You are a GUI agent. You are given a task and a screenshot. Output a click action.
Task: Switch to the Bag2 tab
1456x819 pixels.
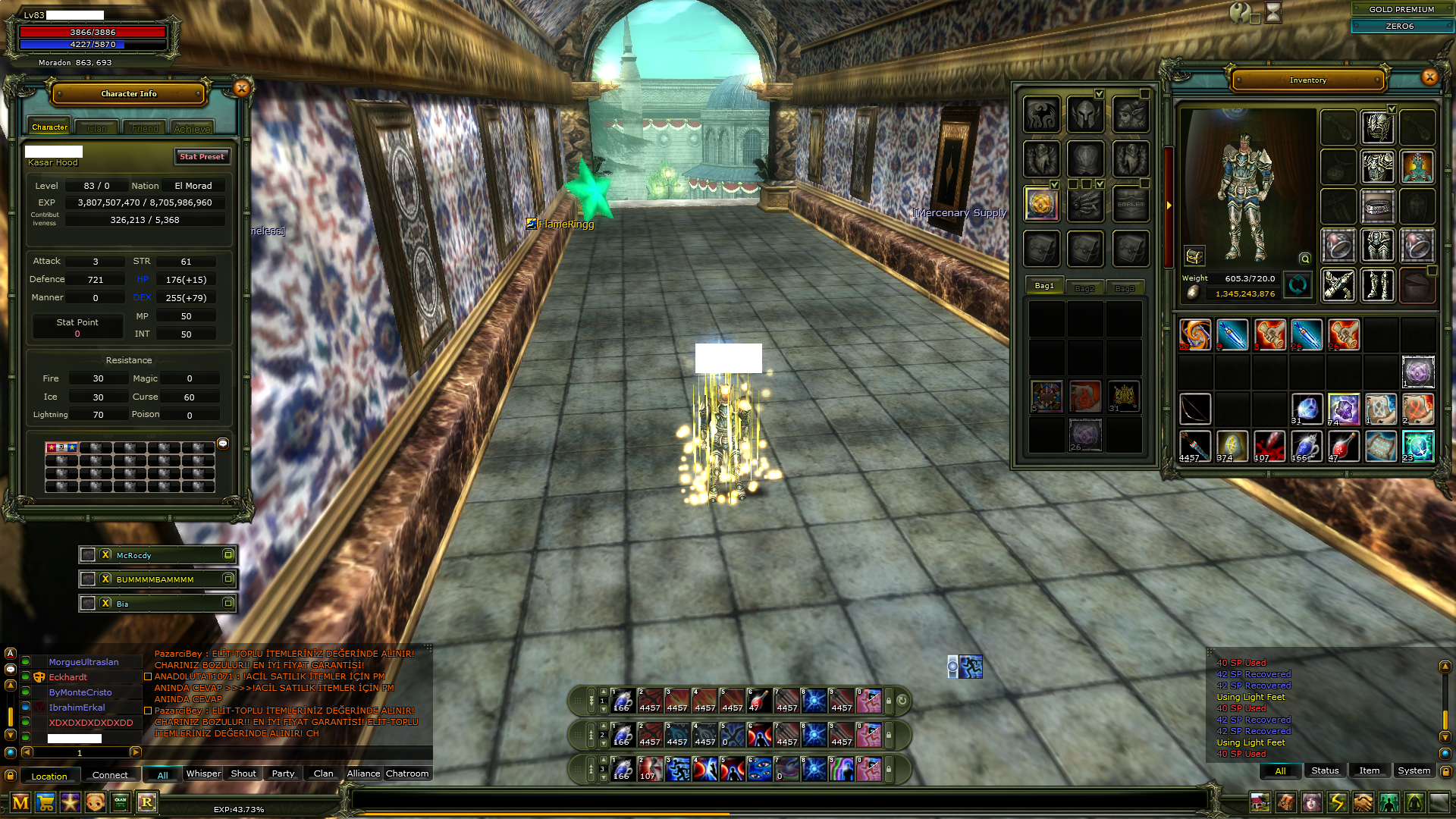click(x=1084, y=288)
